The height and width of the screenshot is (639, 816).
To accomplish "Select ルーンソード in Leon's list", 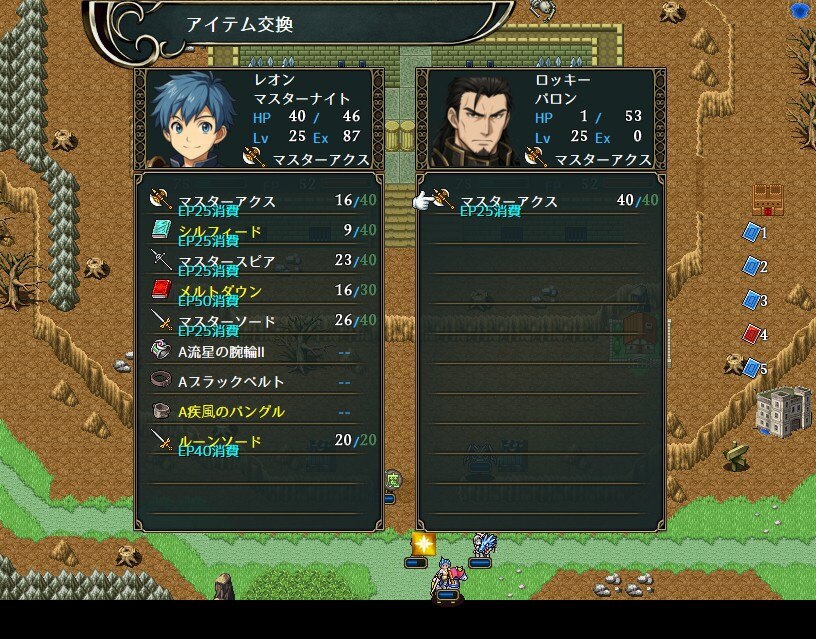I will pyautogui.click(x=258, y=441).
